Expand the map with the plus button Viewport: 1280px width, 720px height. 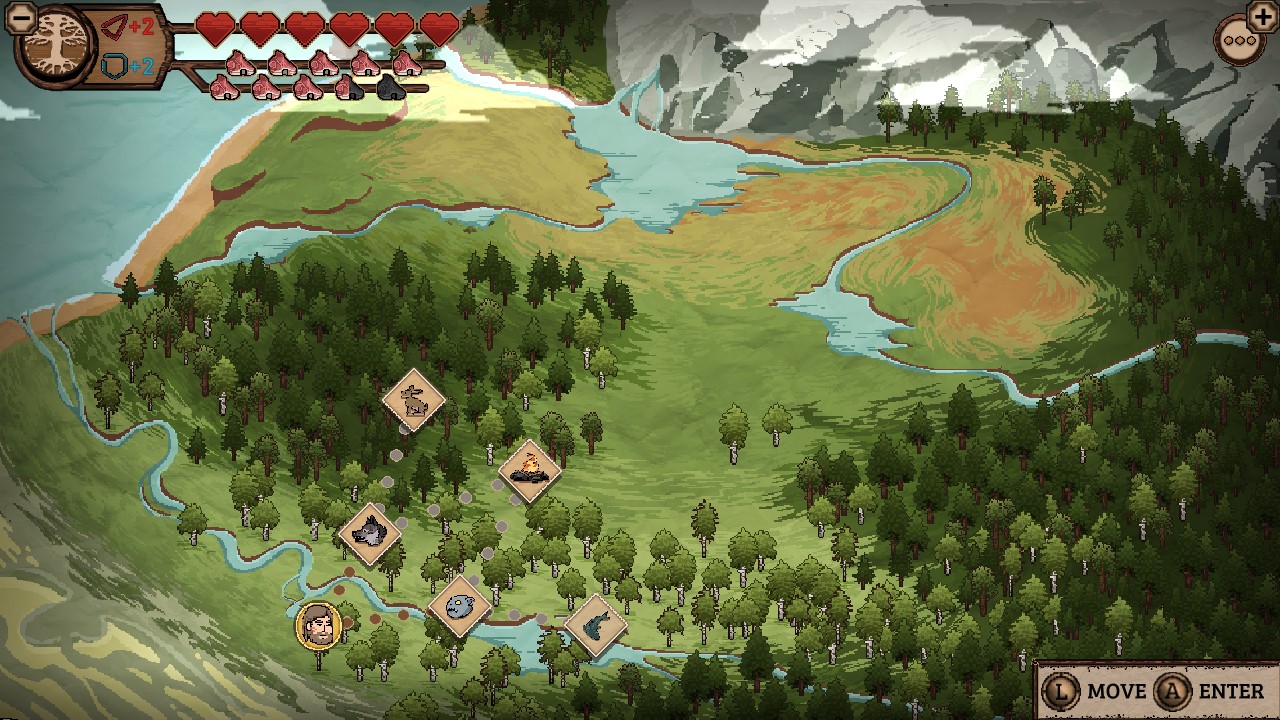tap(1262, 18)
